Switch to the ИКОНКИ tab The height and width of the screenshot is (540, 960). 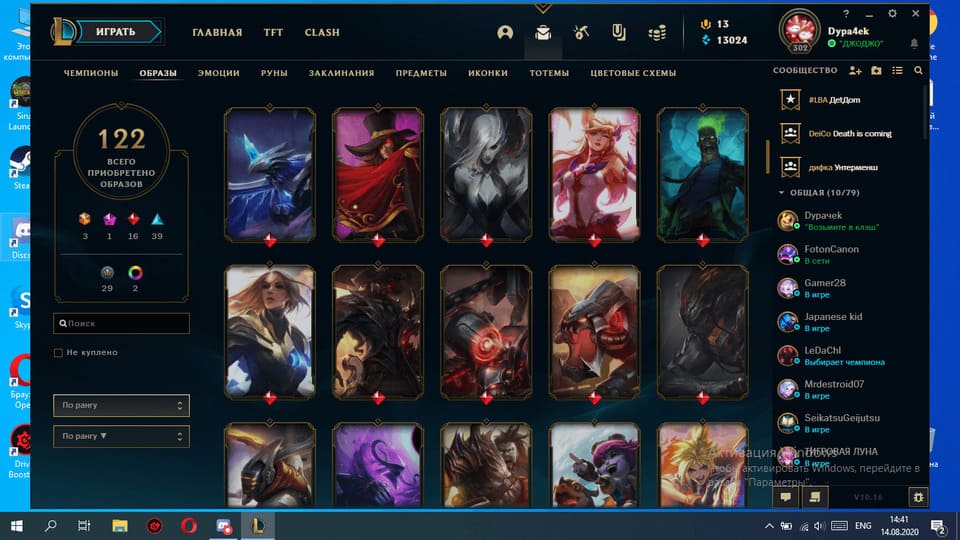(488, 73)
